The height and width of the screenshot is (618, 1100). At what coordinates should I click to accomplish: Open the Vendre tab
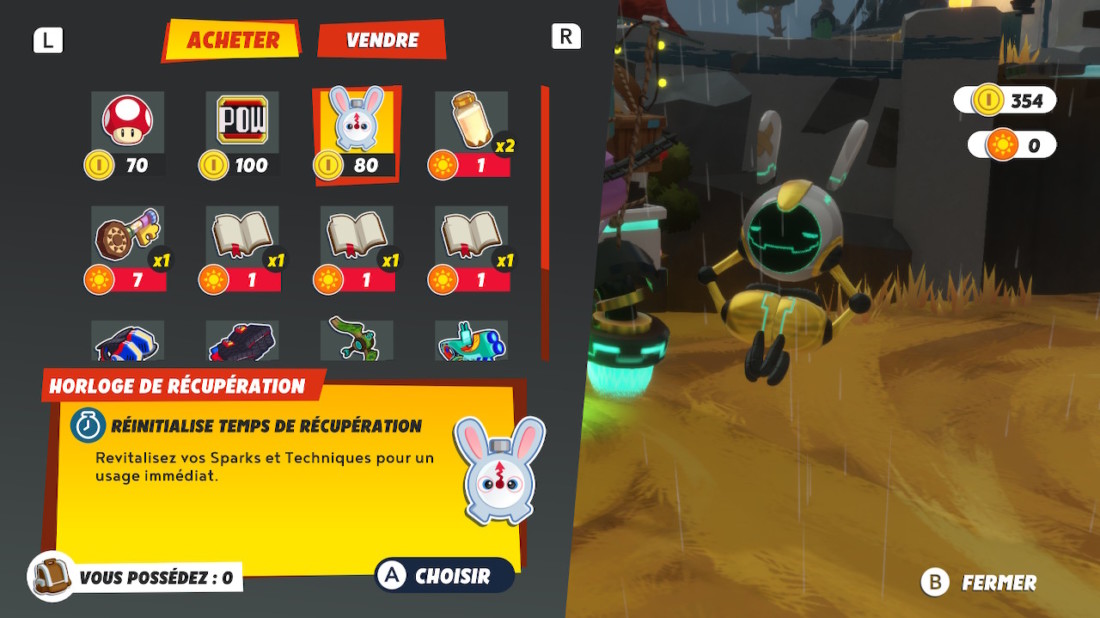click(382, 40)
